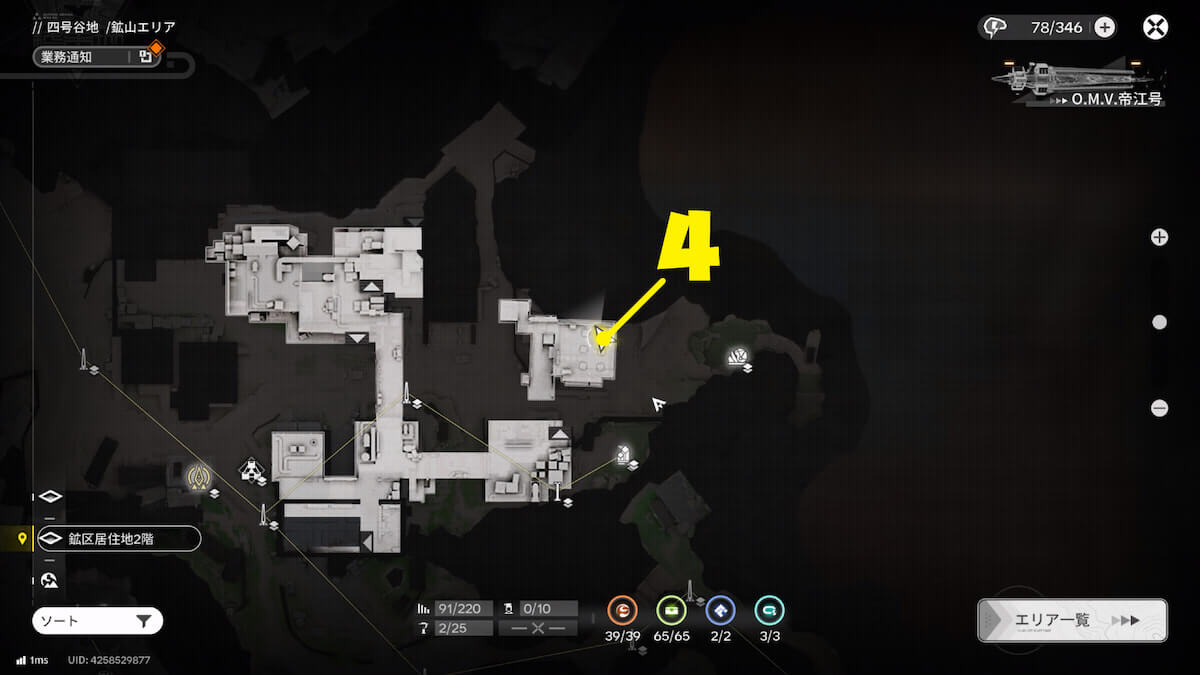Click the map zoom slider handle
The width and height of the screenshot is (1200, 675).
[x=1159, y=322]
